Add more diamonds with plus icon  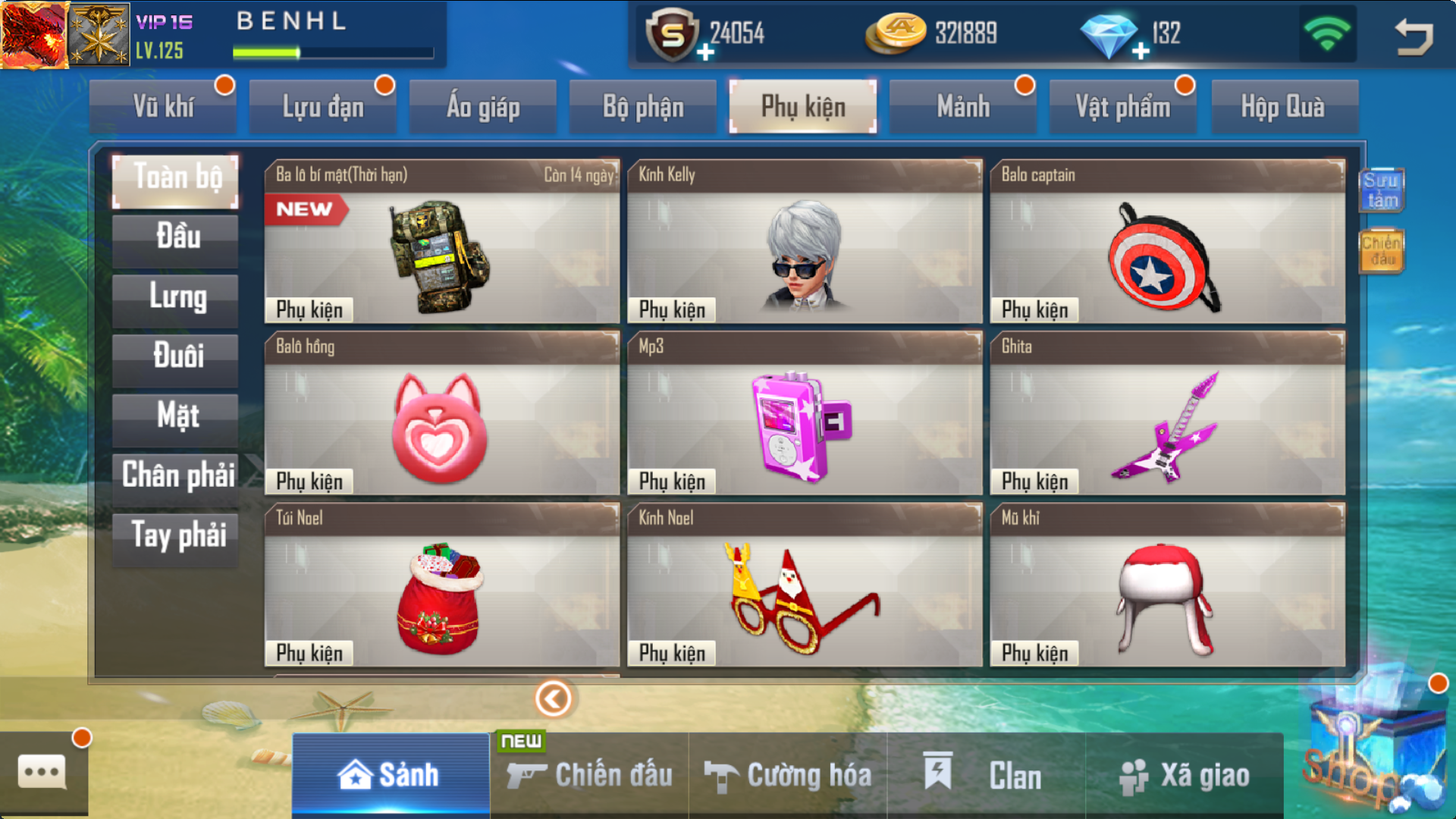point(1141,52)
